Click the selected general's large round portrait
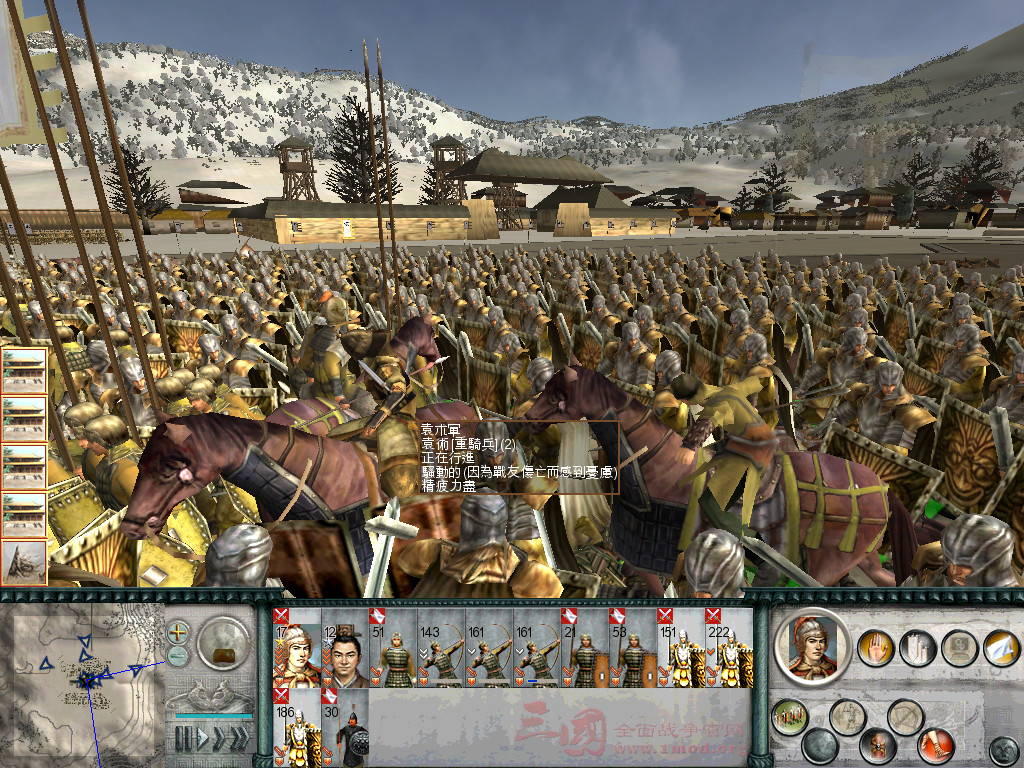The height and width of the screenshot is (768, 1024). pyautogui.click(x=812, y=647)
